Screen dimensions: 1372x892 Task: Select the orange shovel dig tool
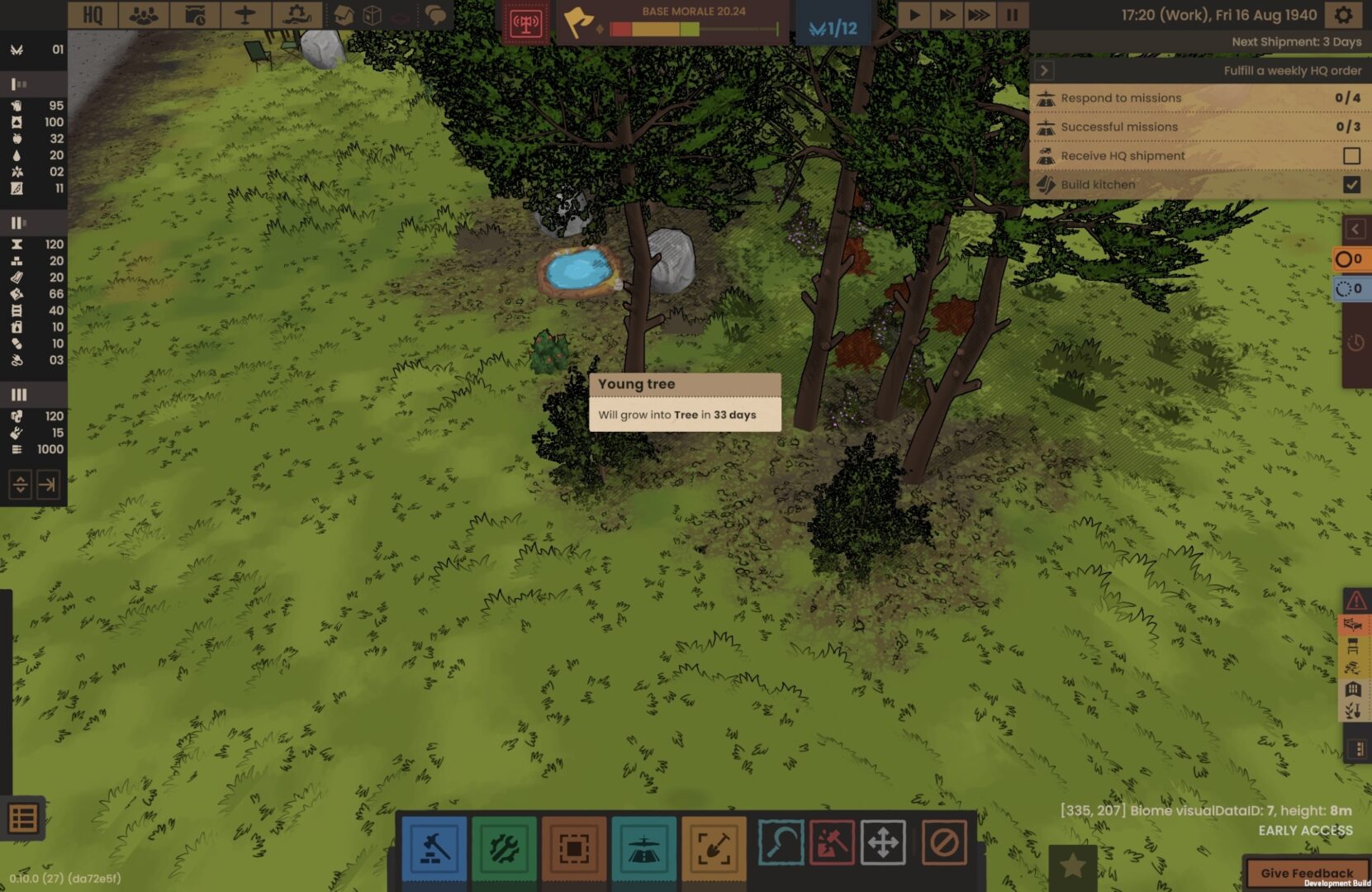tap(714, 847)
